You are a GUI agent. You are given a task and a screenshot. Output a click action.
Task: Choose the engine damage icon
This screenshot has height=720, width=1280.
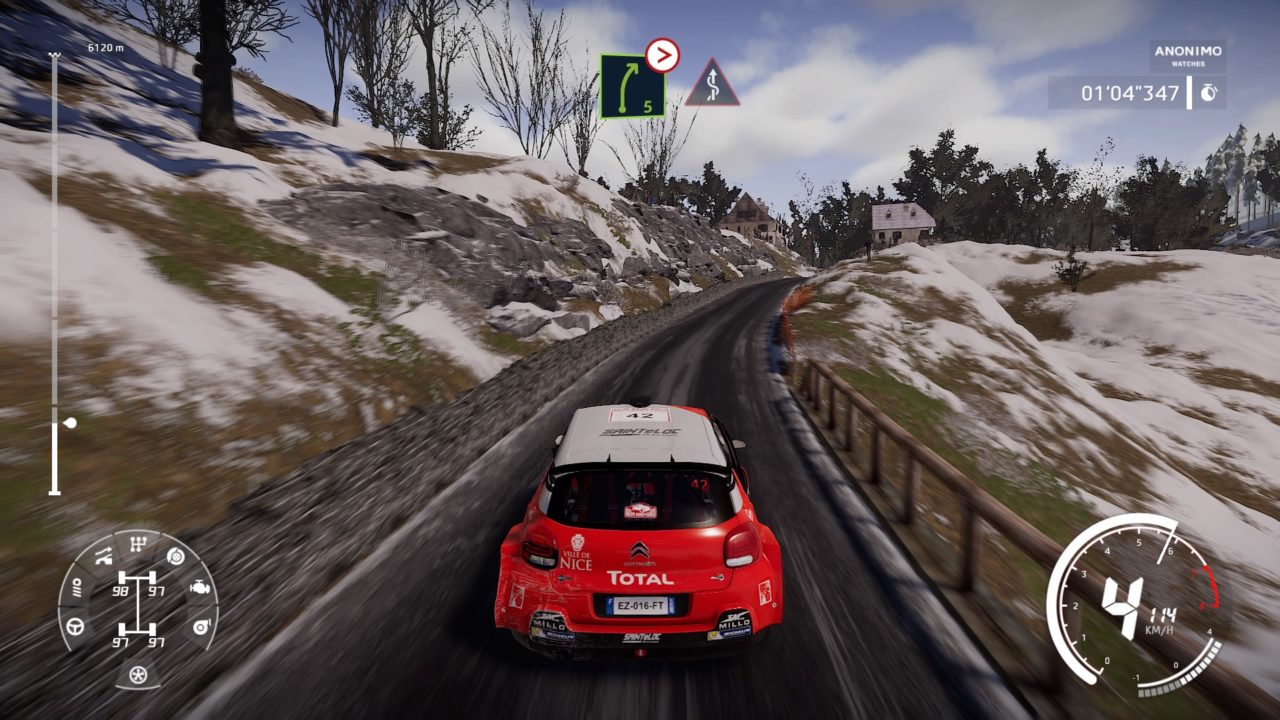pos(199,587)
